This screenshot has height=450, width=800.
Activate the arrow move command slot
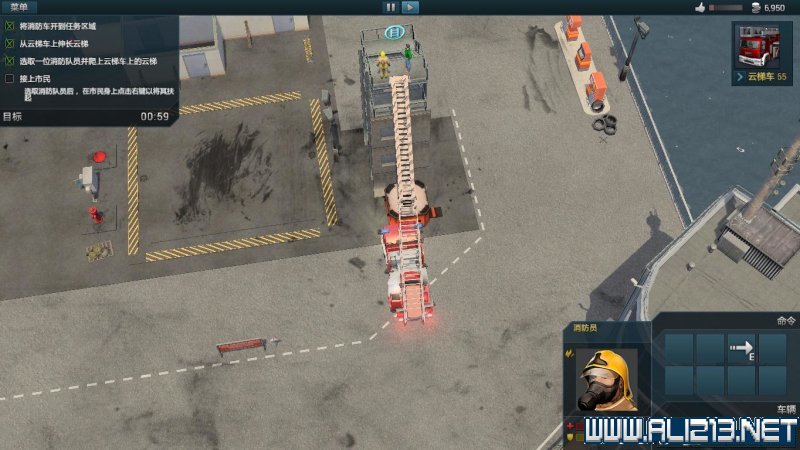(x=741, y=348)
